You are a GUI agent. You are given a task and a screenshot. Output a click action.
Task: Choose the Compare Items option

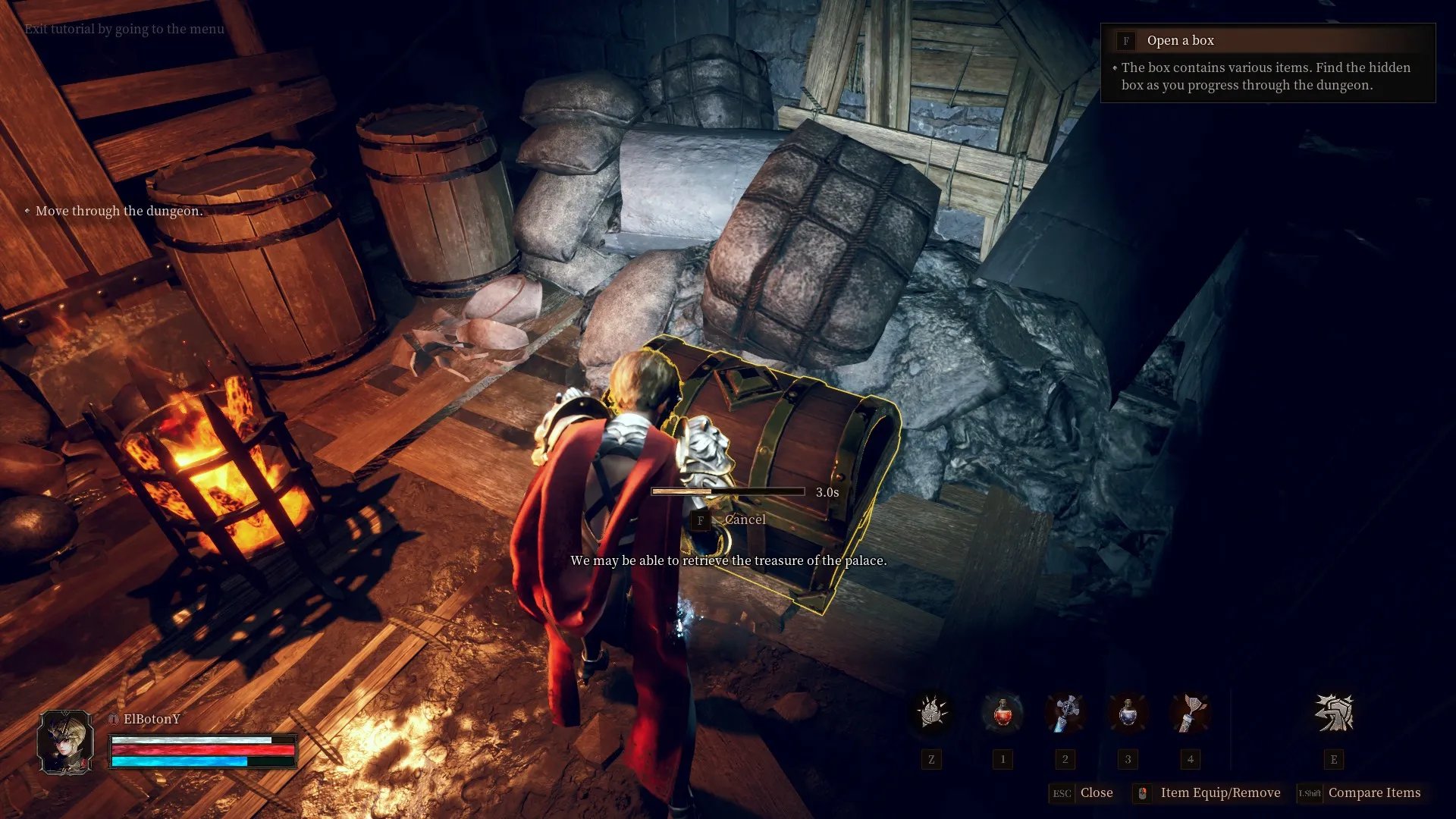click(x=1373, y=792)
